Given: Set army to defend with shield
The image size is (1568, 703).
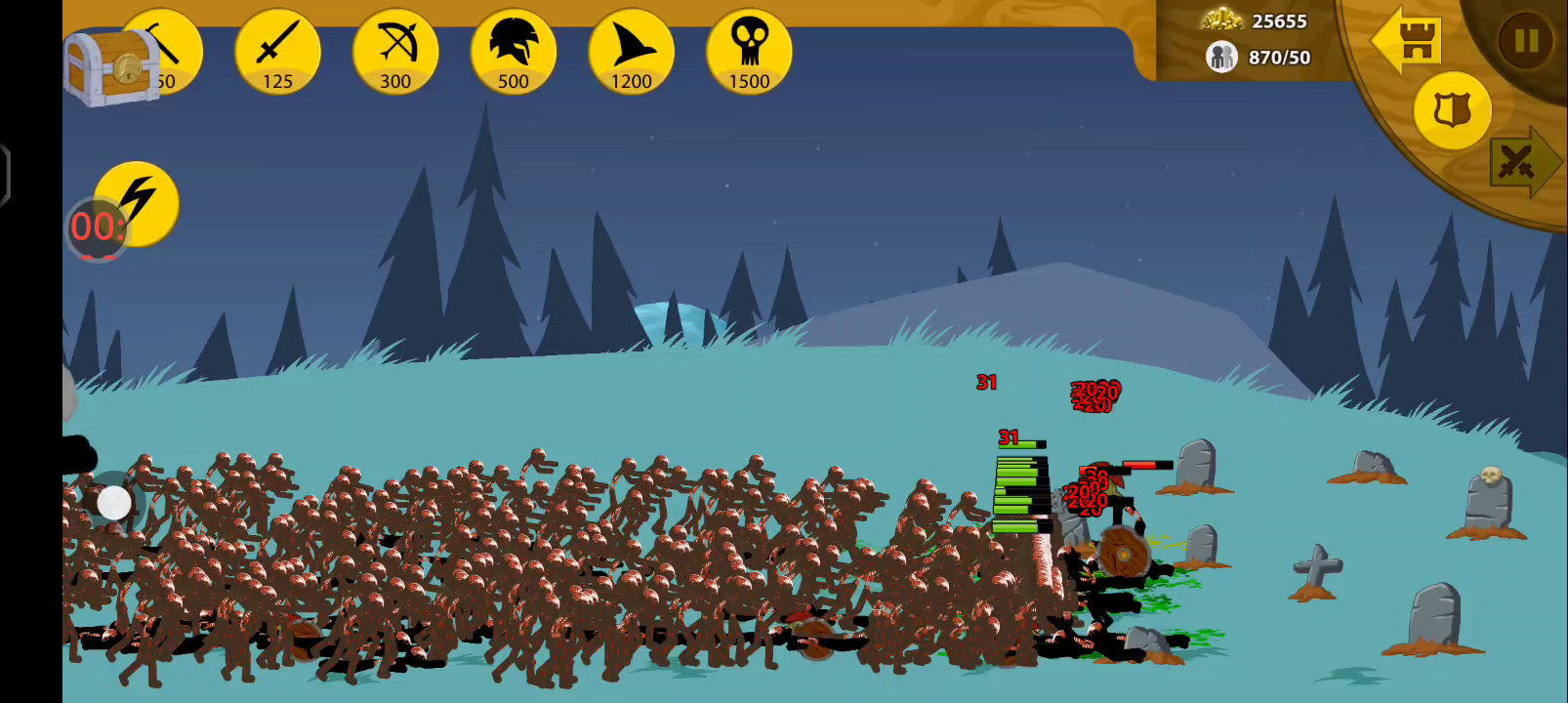Looking at the screenshot, I should coord(1452,110).
